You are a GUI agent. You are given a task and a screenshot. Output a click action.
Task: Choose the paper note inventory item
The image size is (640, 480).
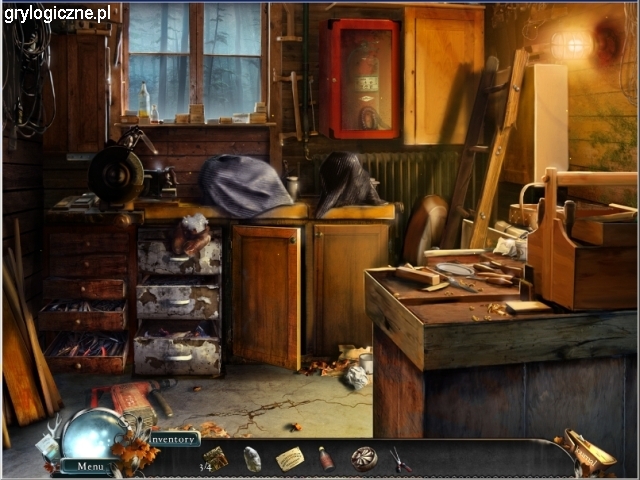pos(289,458)
